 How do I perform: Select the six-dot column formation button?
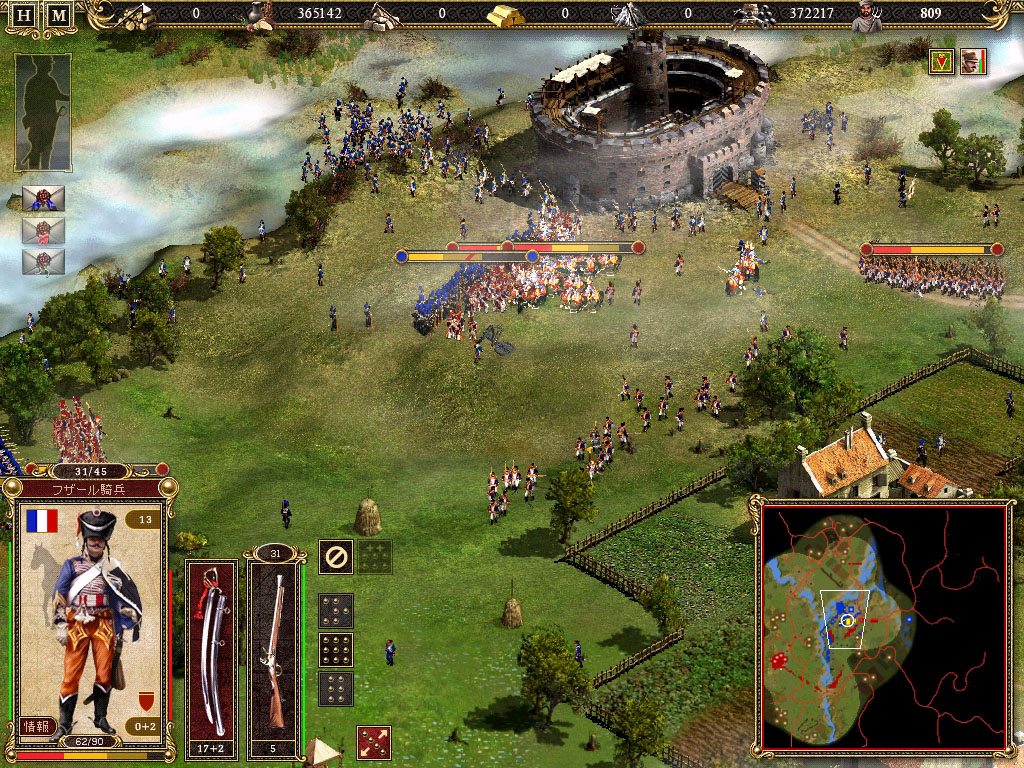pos(335,688)
